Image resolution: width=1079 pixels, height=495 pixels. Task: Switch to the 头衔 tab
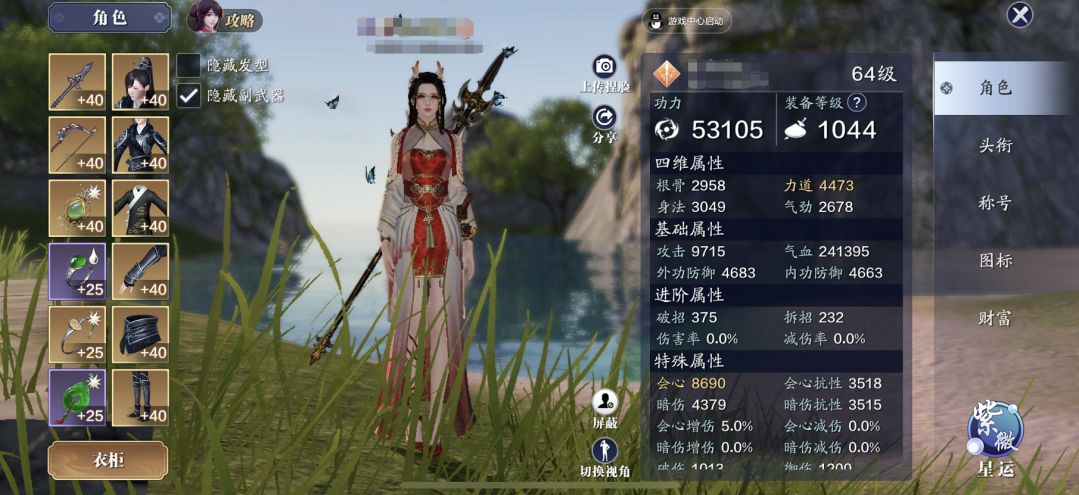click(995, 146)
